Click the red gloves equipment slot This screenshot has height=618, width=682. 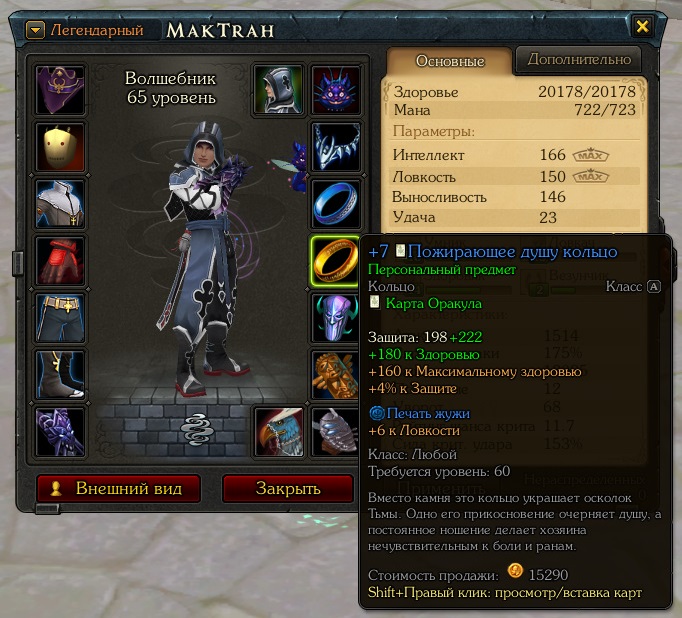click(60, 261)
